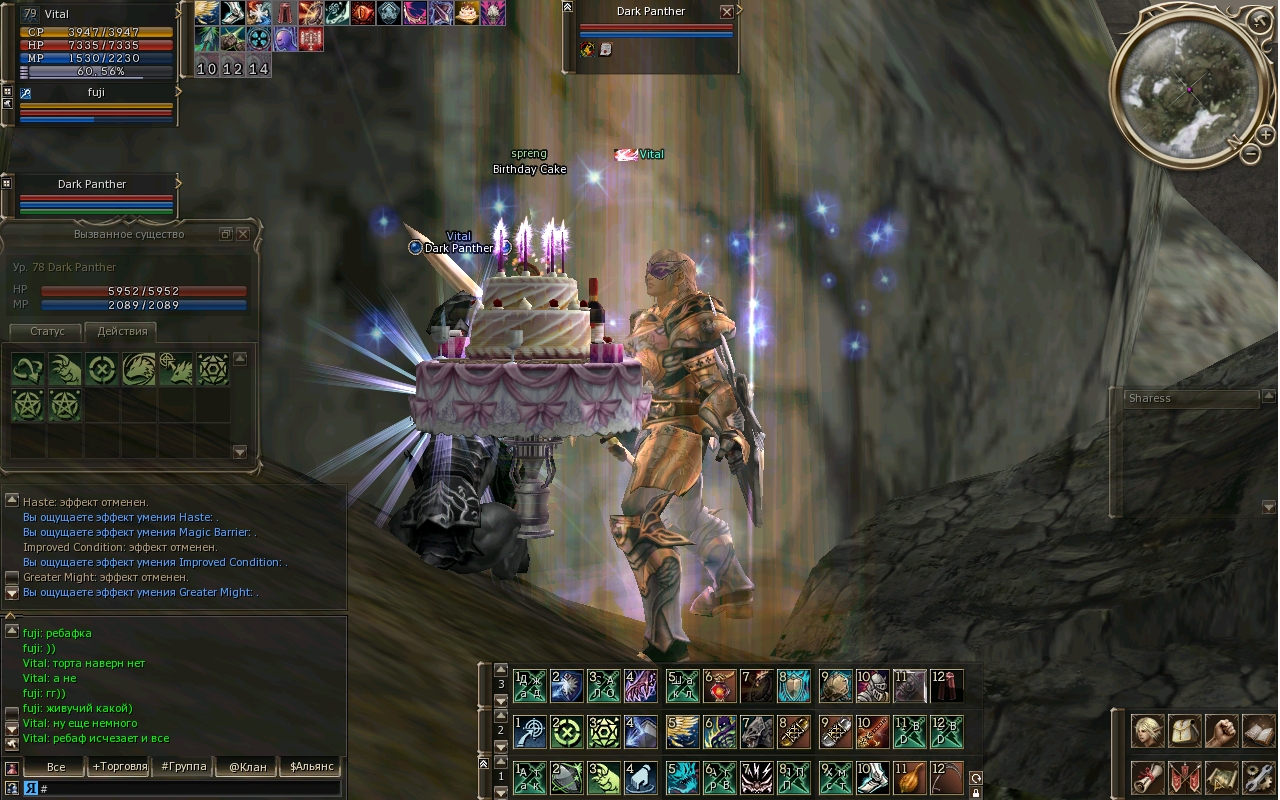This screenshot has width=1280, height=800.
Task: Switch to the @Клан chat tab
Action: tap(248, 767)
